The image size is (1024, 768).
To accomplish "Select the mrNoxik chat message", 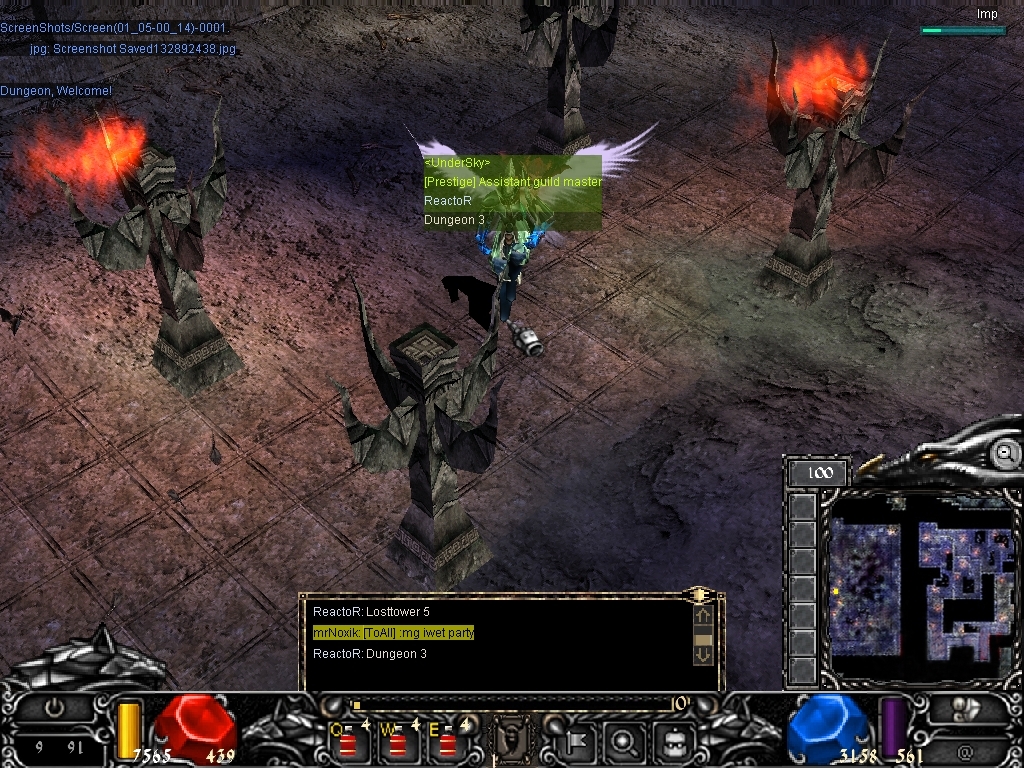I will 394,632.
